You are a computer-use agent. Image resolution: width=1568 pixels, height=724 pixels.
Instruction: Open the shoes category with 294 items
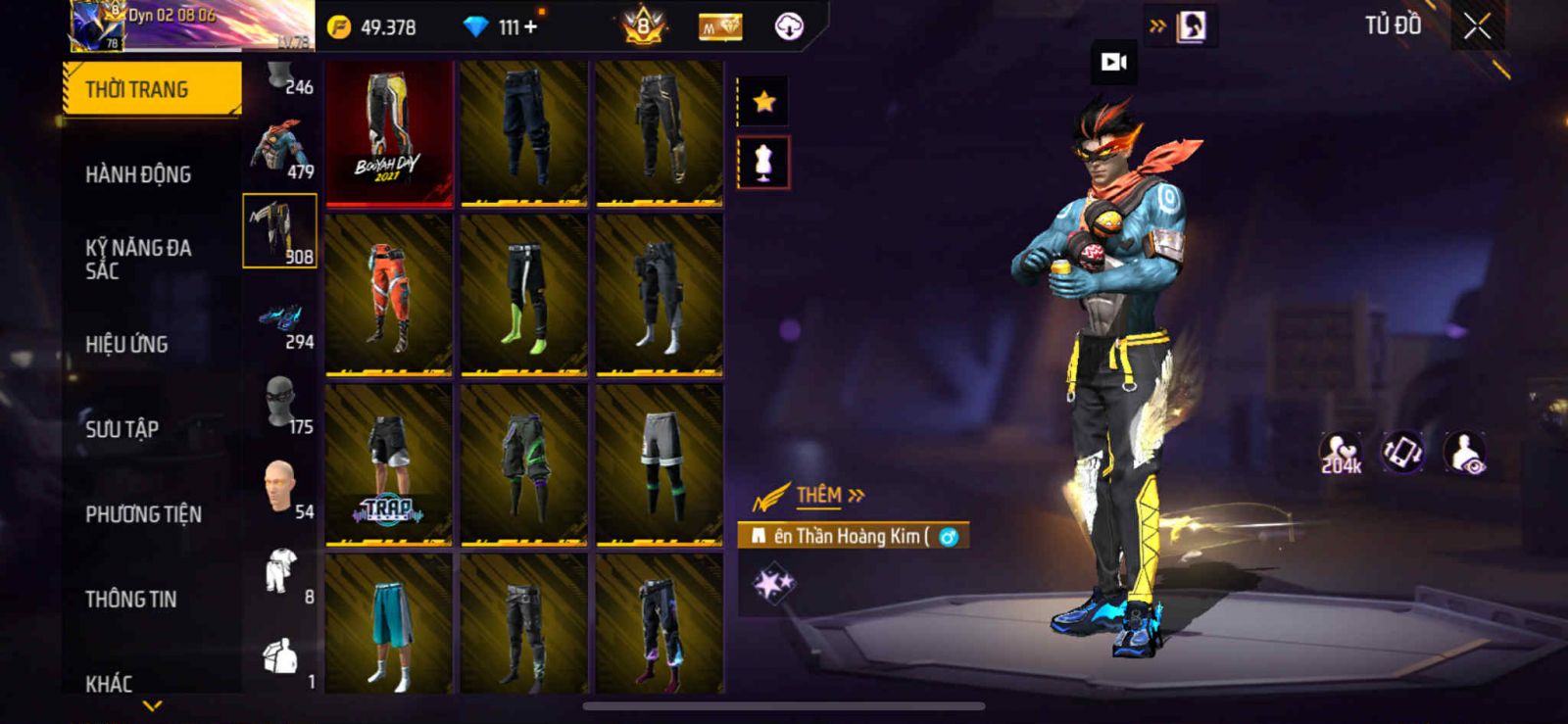tap(281, 323)
